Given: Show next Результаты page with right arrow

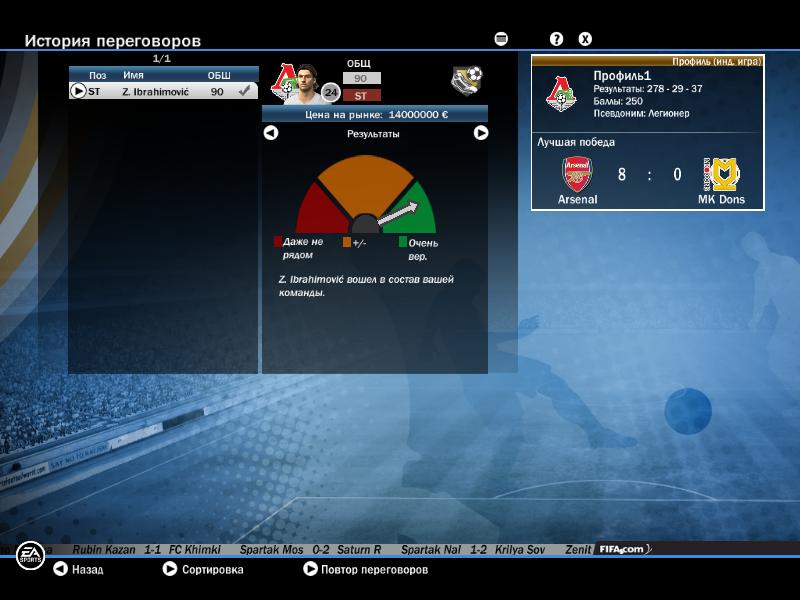Looking at the screenshot, I should coord(481,133).
